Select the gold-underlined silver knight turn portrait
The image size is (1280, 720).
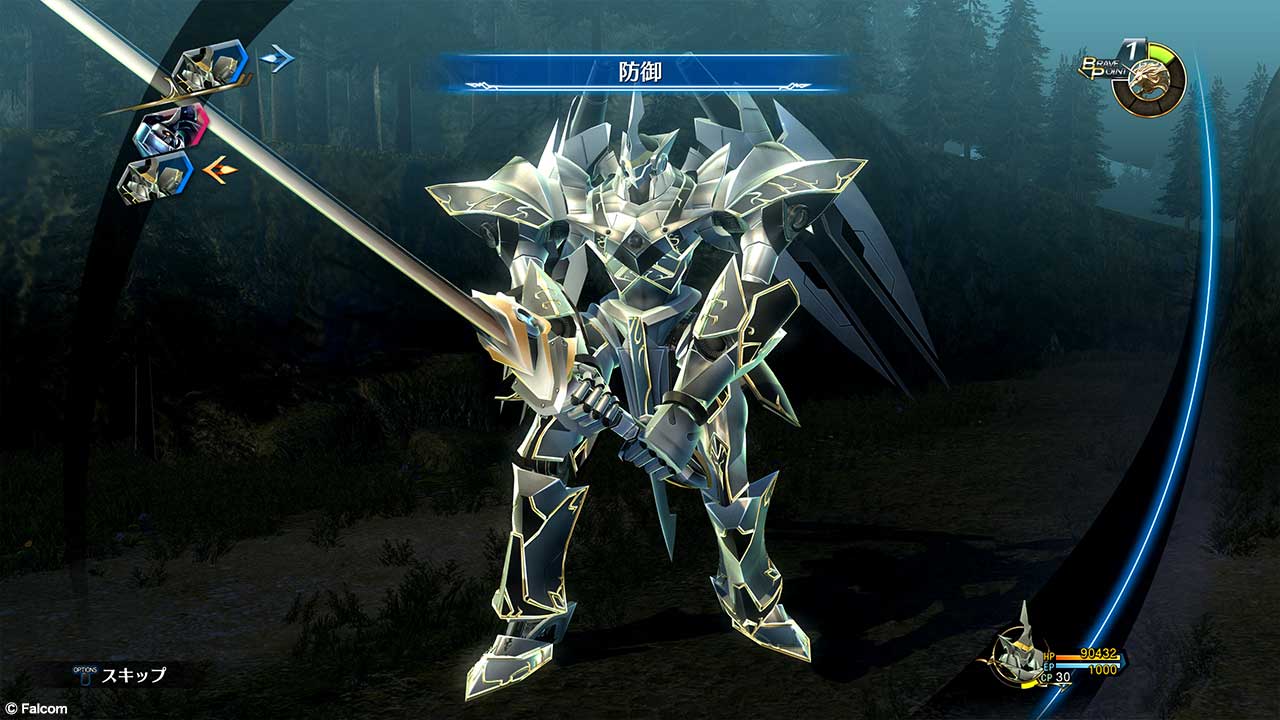208,70
